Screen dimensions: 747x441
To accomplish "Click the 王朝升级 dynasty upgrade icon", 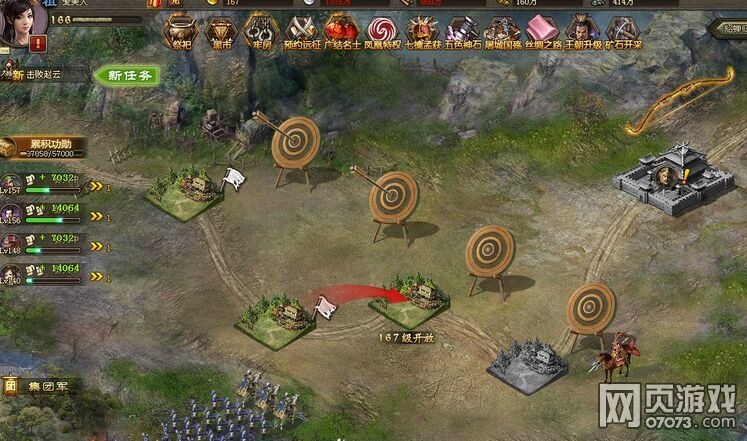I will (x=583, y=32).
